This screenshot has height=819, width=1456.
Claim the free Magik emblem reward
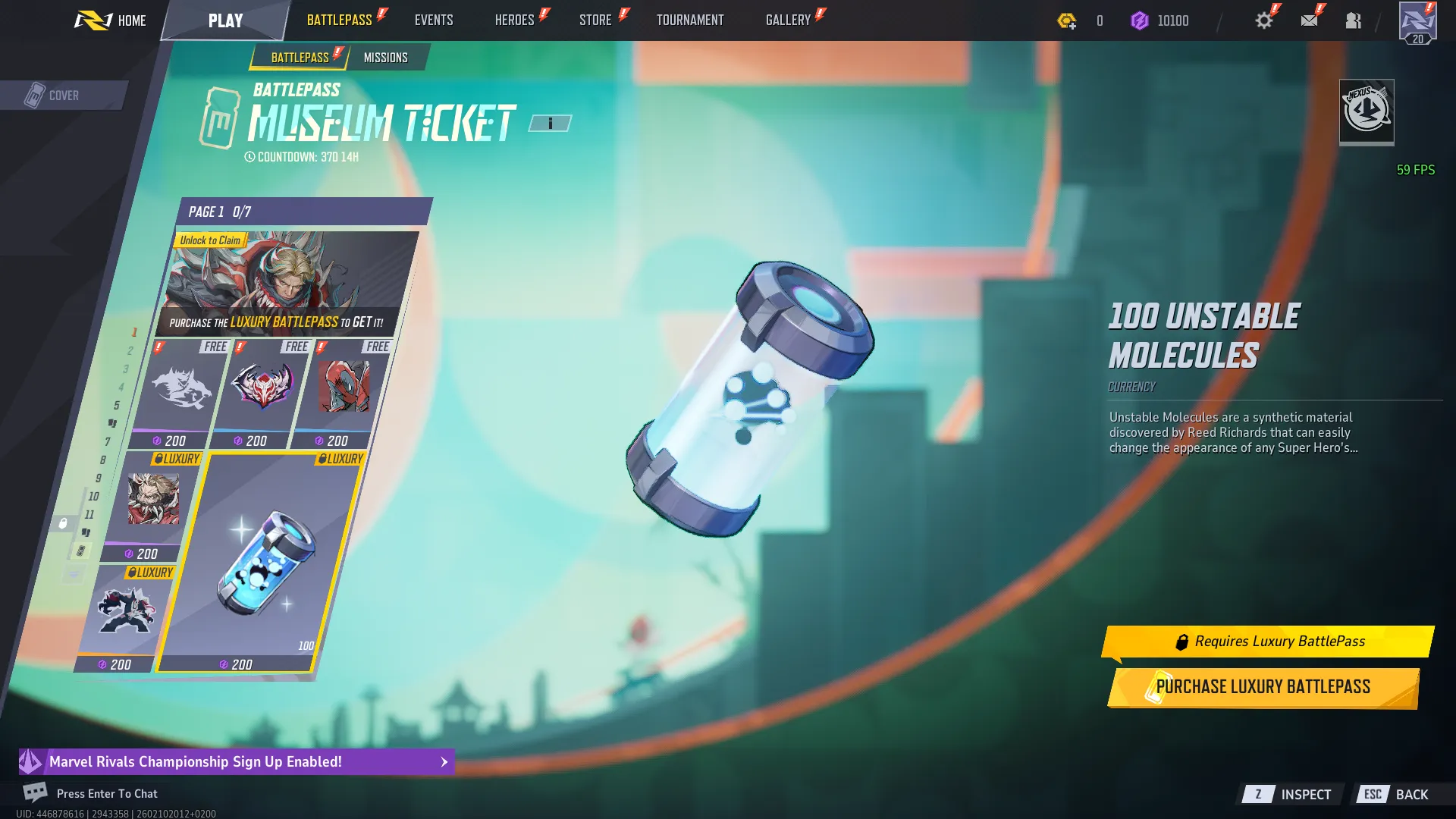pyautogui.click(x=262, y=387)
